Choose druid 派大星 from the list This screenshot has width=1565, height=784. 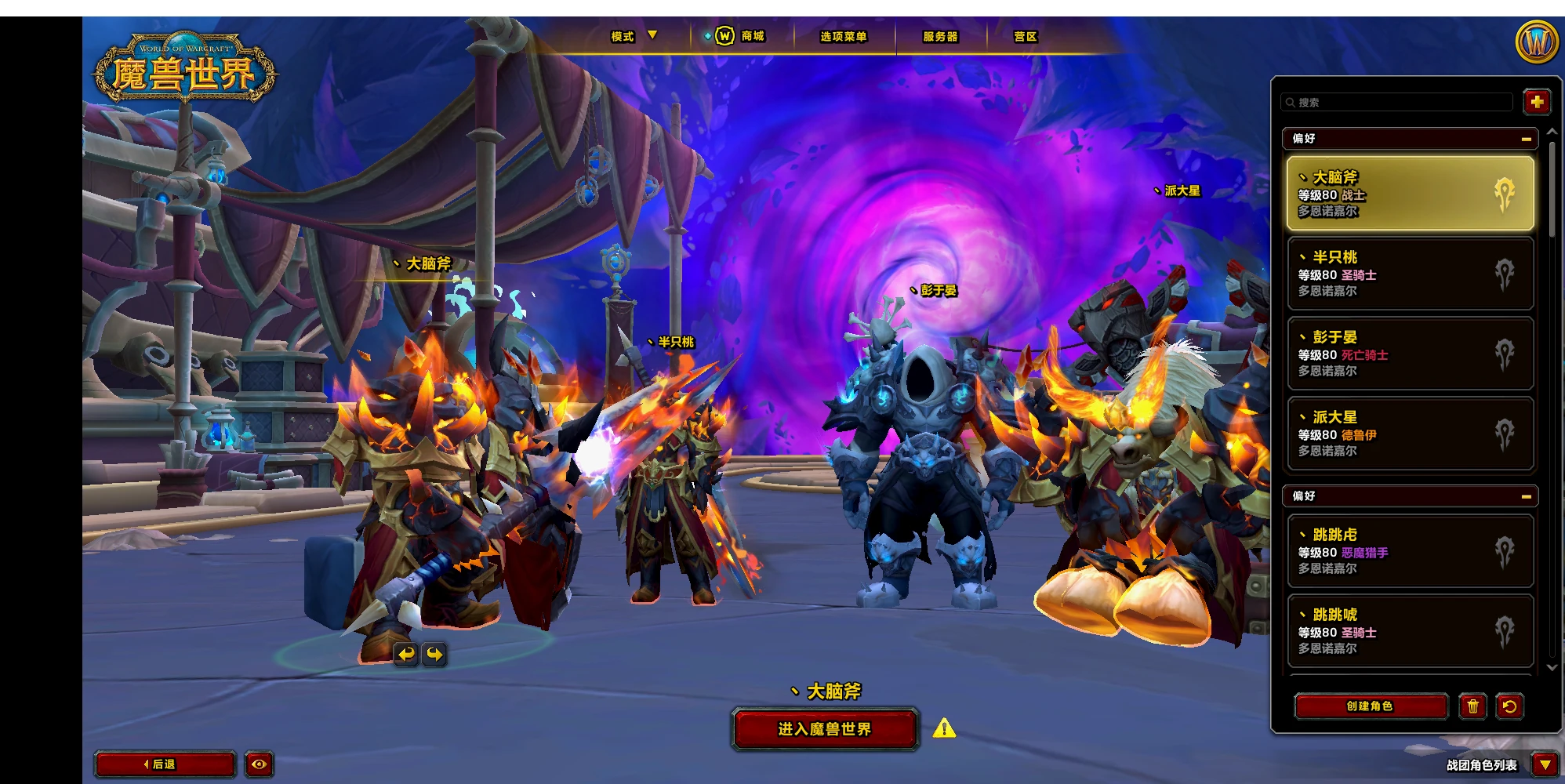1409,434
